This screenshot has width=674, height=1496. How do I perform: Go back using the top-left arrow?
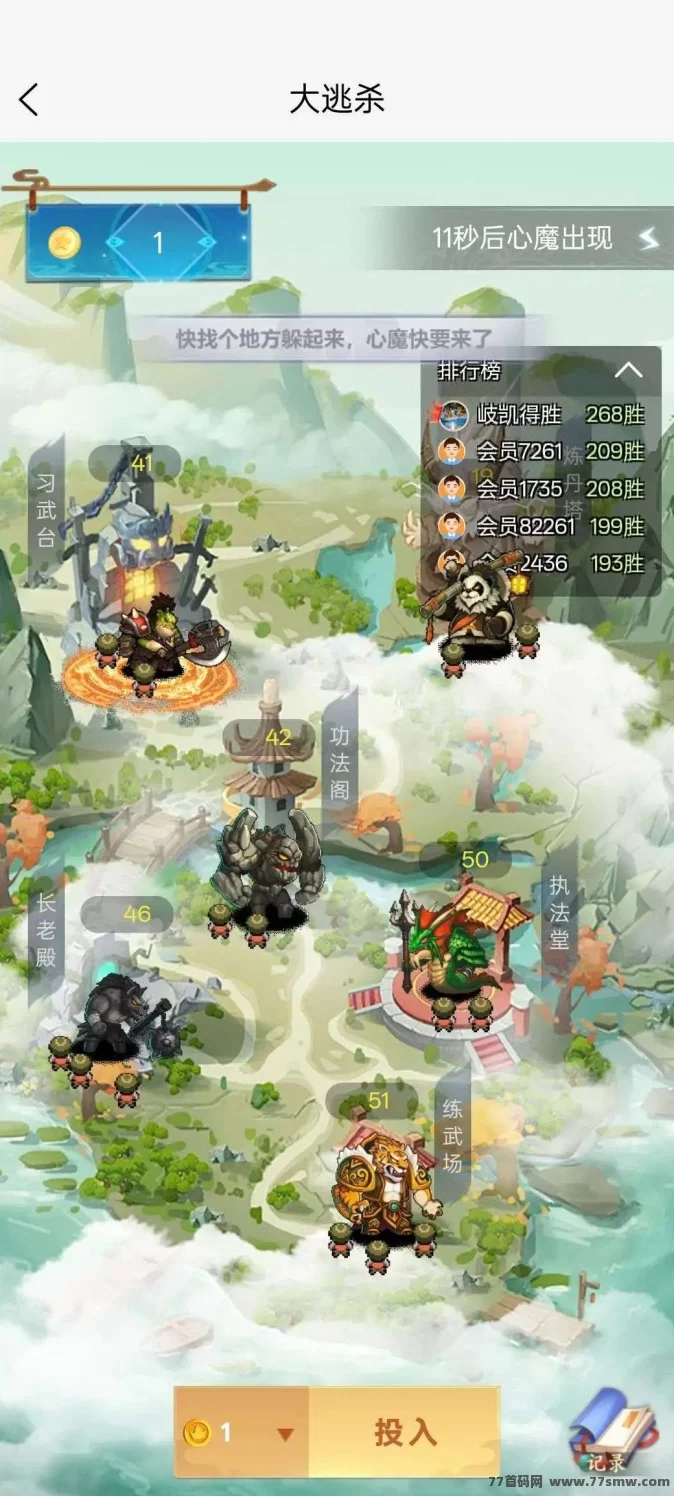point(29,99)
